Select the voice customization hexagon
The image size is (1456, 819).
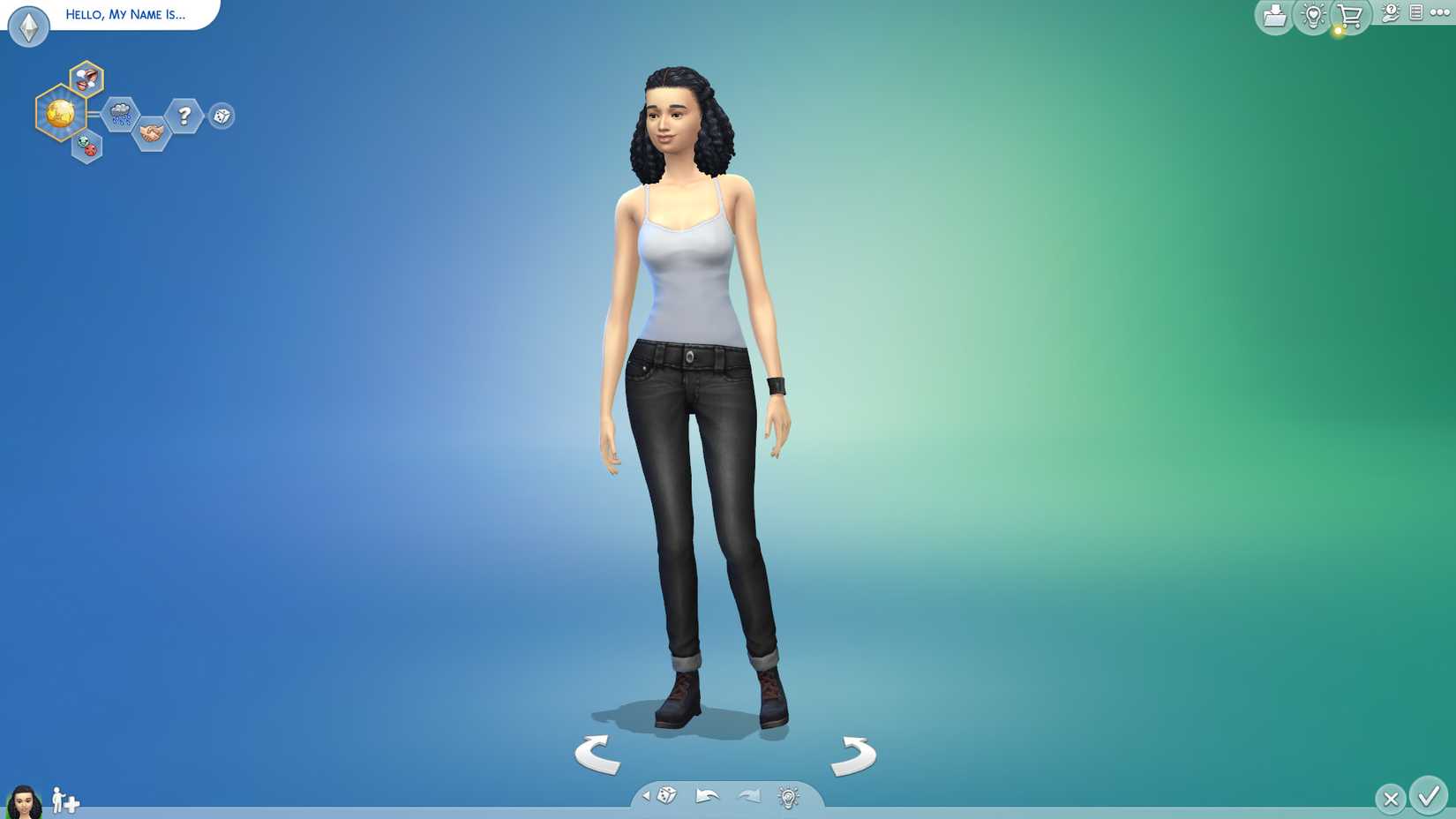[85, 79]
